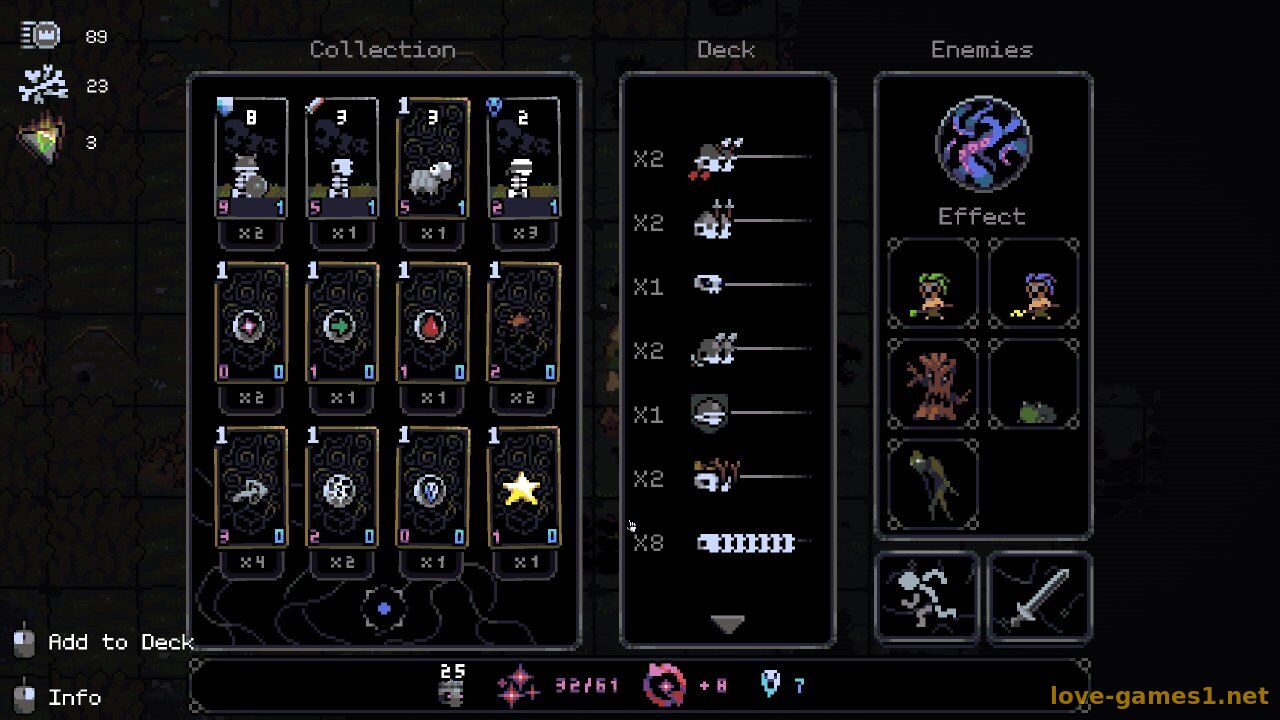This screenshot has width=1280, height=720.
Task: Select the pink gem orb card
Action: [x=251, y=324]
